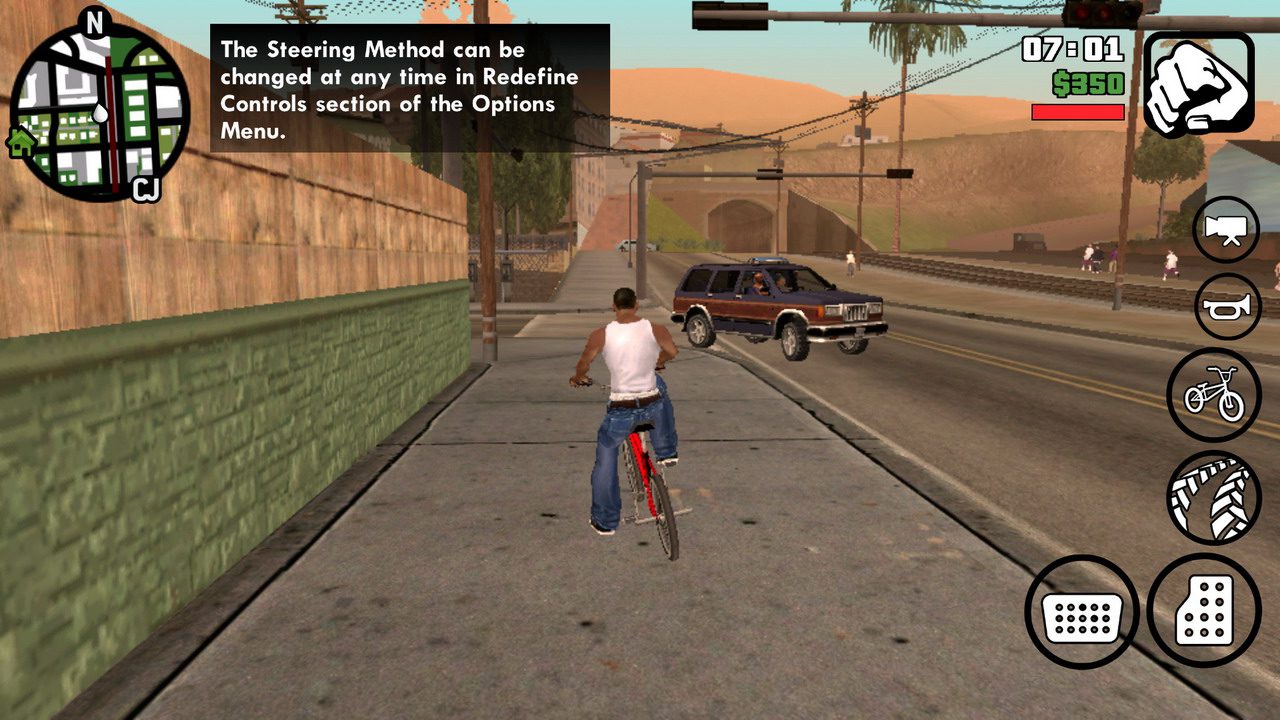Tap the N compass marker to expand map
Viewport: 1280px width, 720px height.
click(96, 20)
